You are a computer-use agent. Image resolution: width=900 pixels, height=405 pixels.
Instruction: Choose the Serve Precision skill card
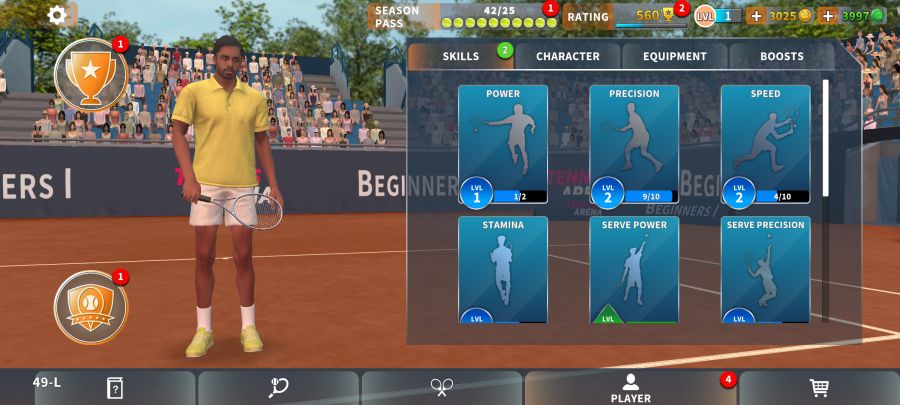(x=765, y=270)
